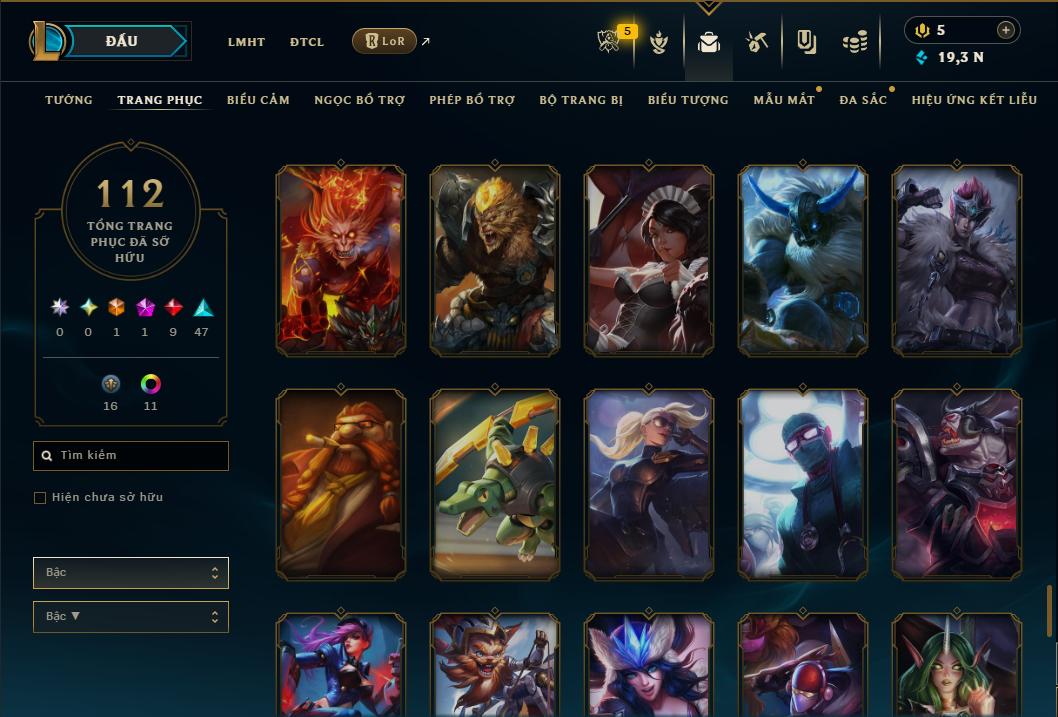Screen dimensions: 1058x717
Task: Open the BỘ TRANG BỊ item sets tab
Action: 581,100
